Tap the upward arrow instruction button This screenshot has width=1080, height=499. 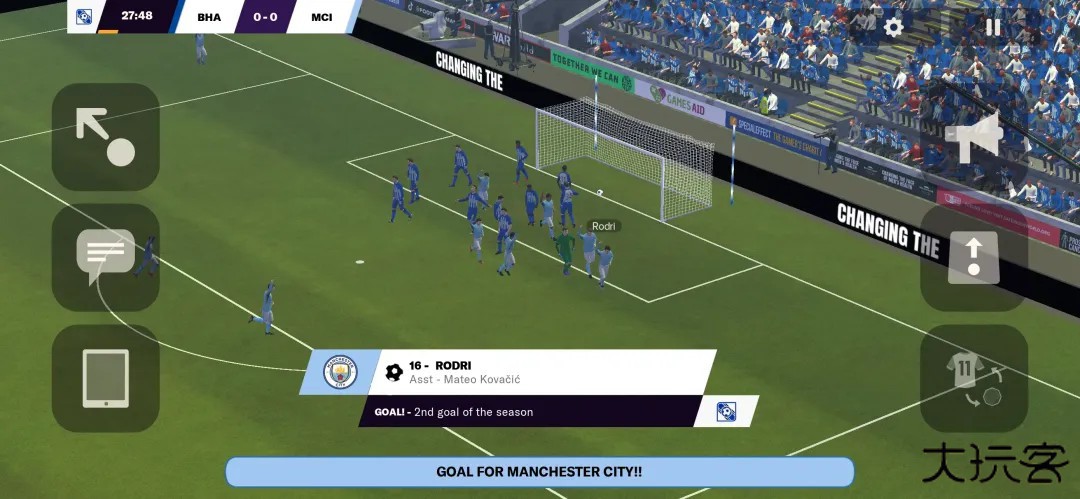[x=973, y=257]
